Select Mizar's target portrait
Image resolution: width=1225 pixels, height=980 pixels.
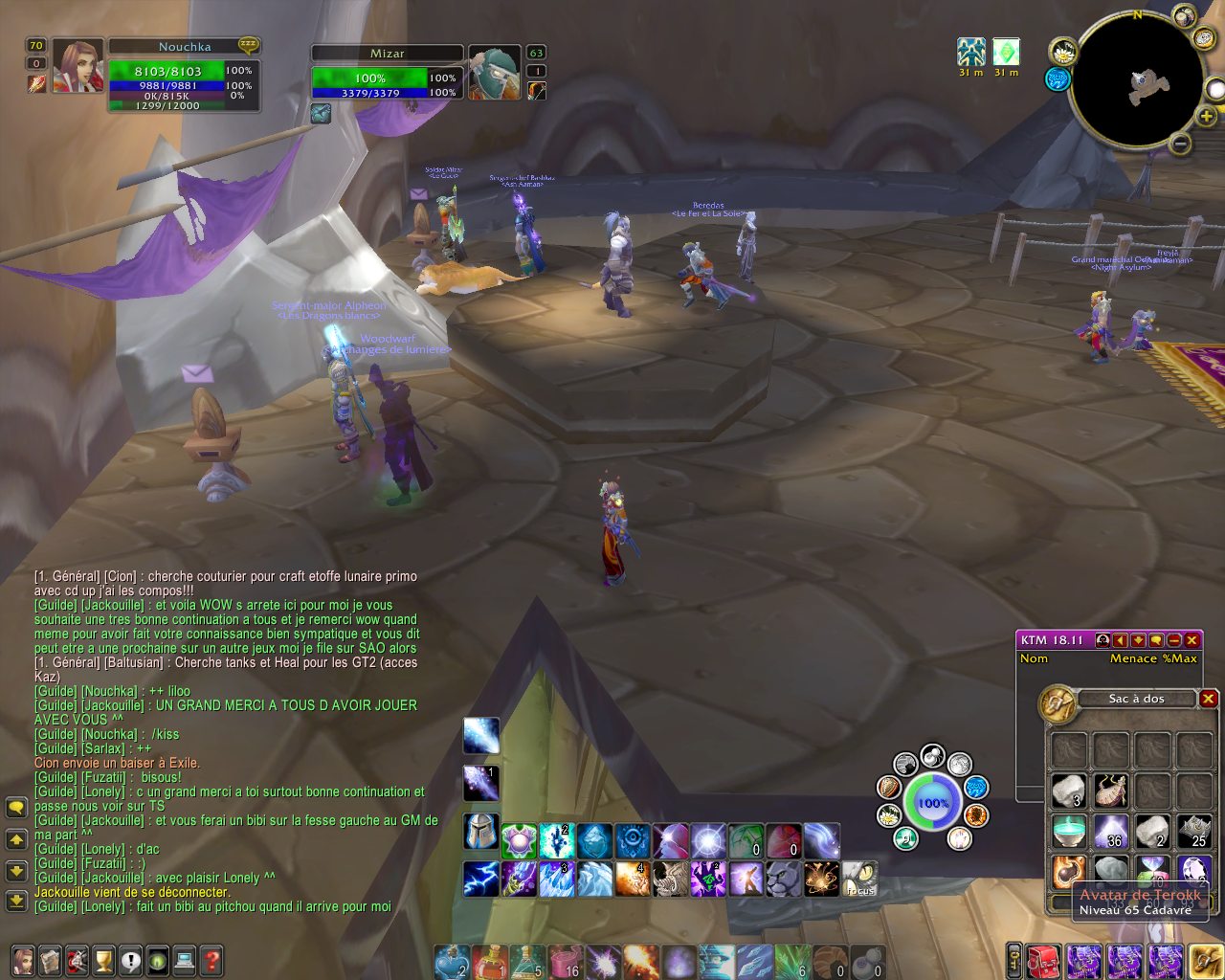tap(494, 72)
